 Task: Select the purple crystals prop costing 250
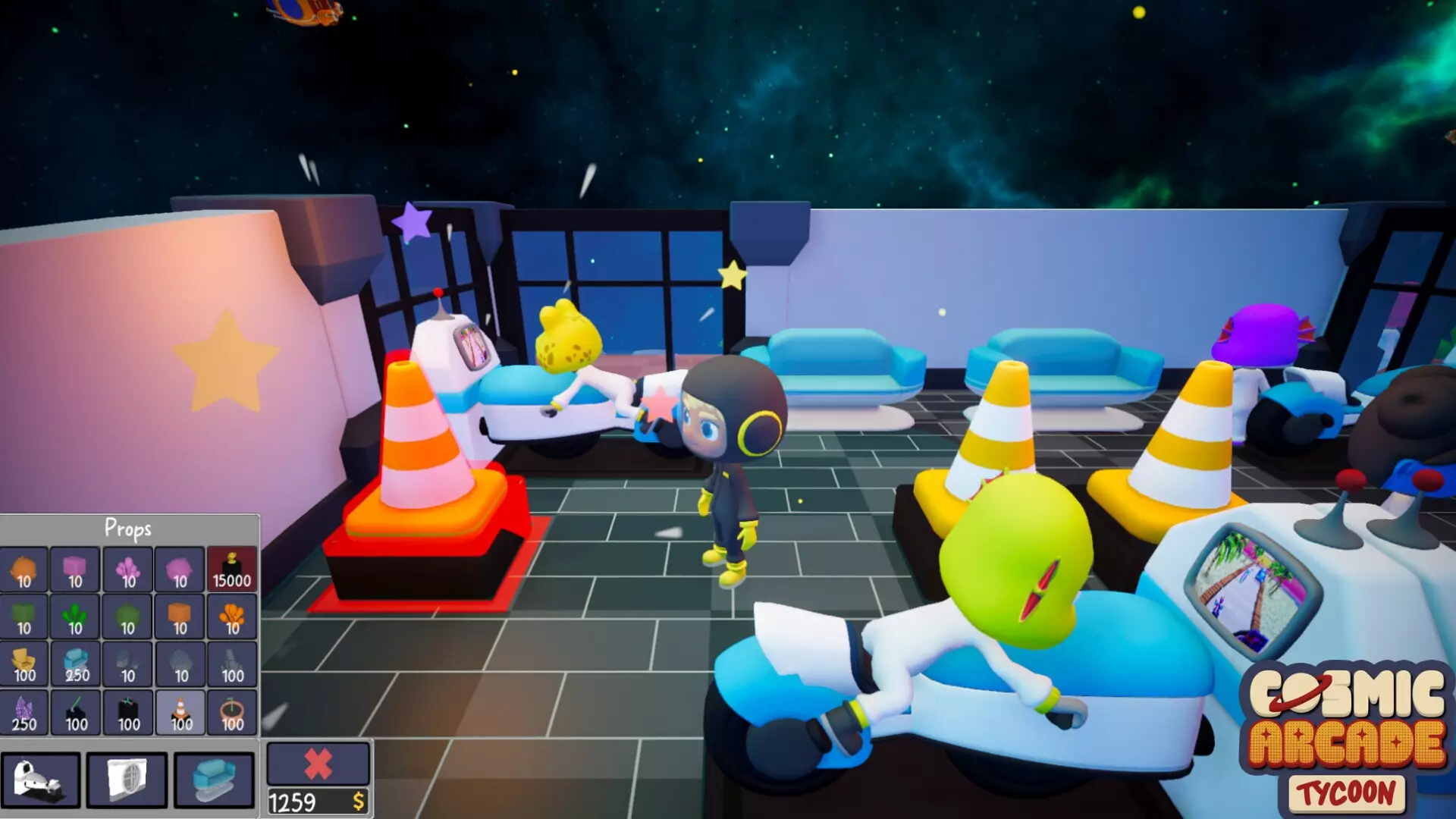tap(25, 714)
